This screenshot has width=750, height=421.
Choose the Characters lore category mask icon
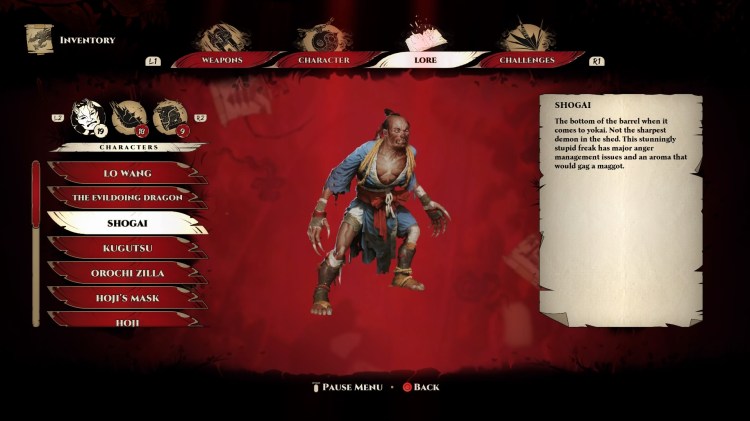(x=88, y=117)
